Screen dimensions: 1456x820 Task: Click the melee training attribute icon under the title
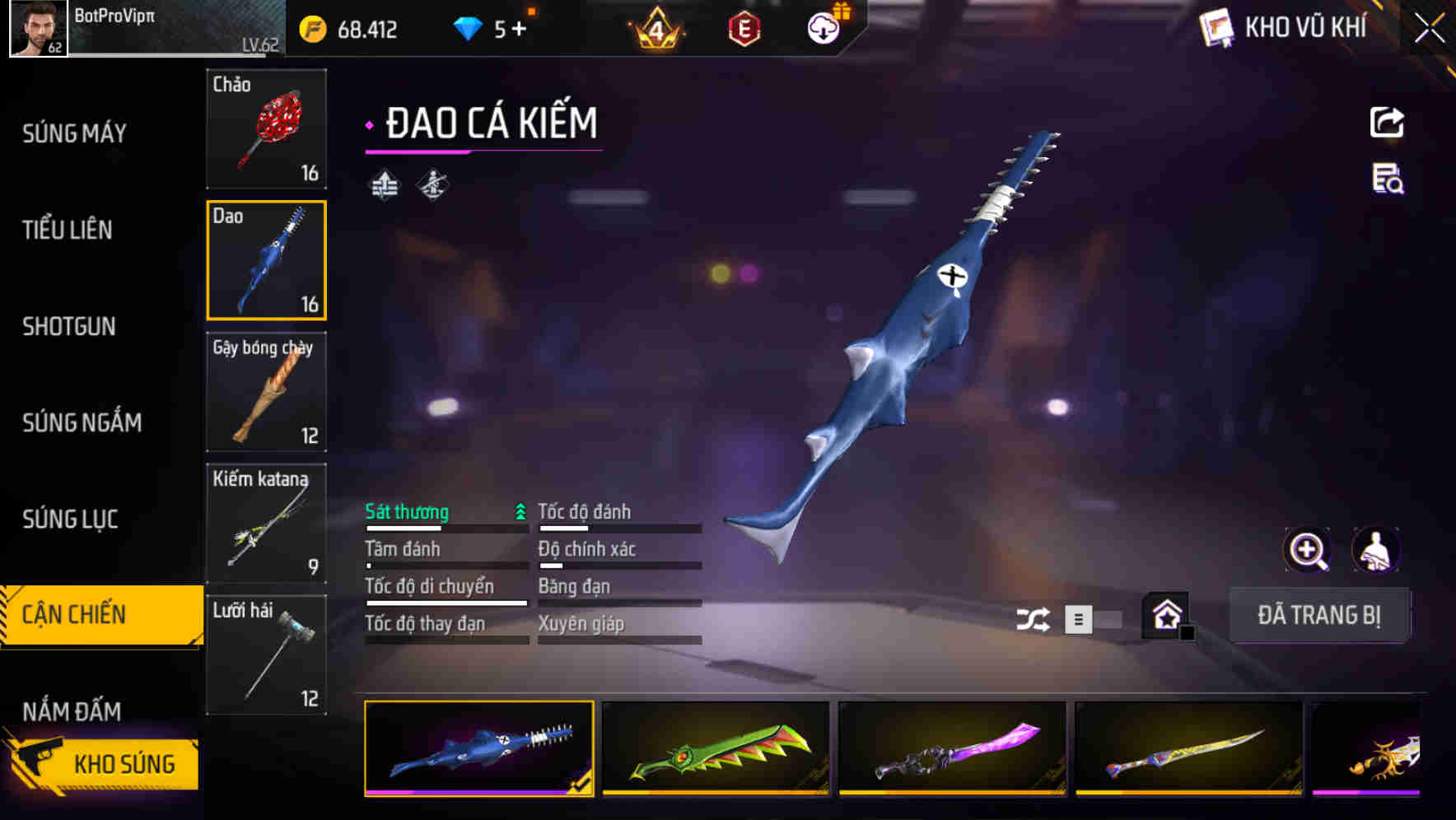432,185
